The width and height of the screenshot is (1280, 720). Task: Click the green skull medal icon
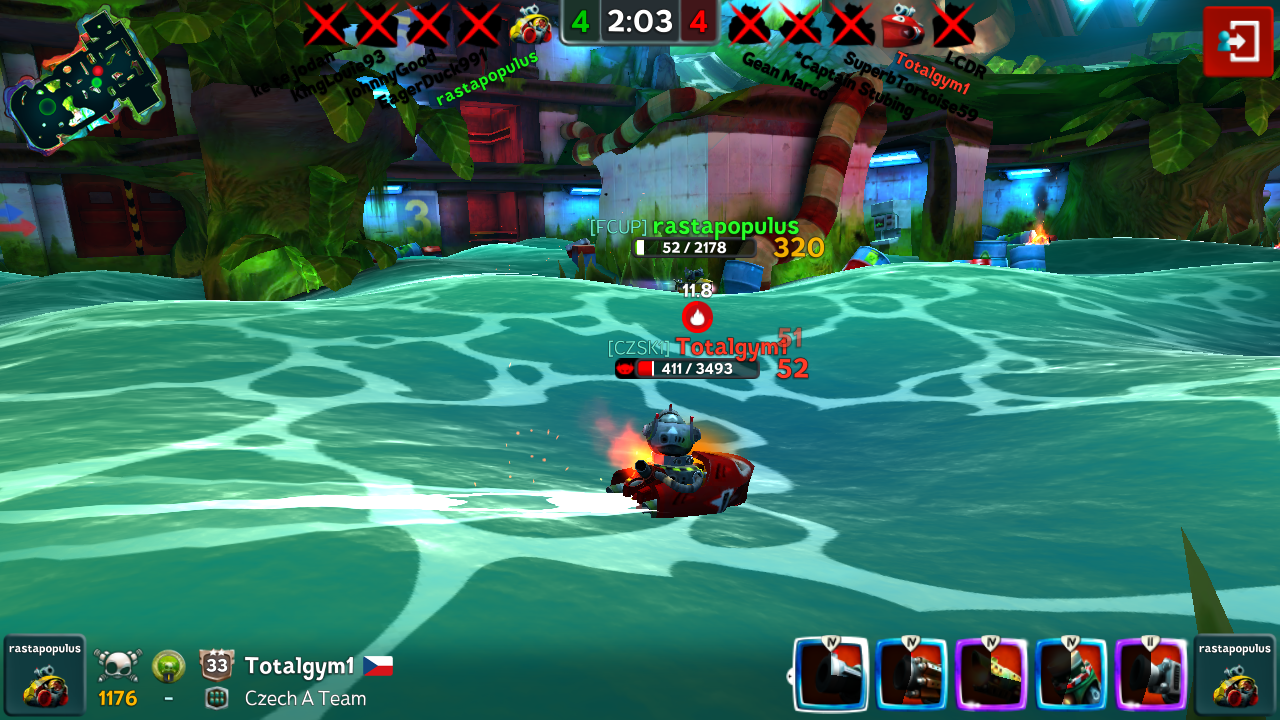[168, 665]
